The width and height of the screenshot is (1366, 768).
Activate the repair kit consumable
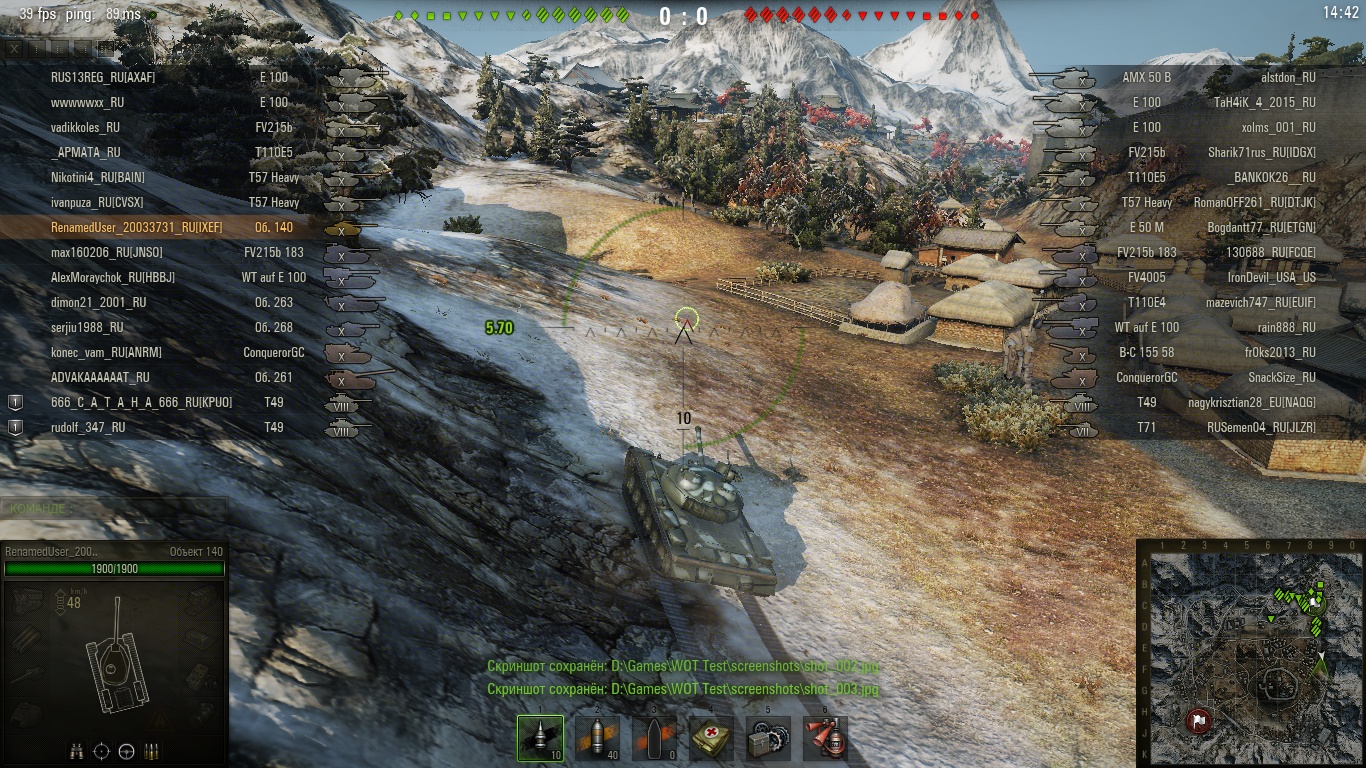tap(768, 738)
